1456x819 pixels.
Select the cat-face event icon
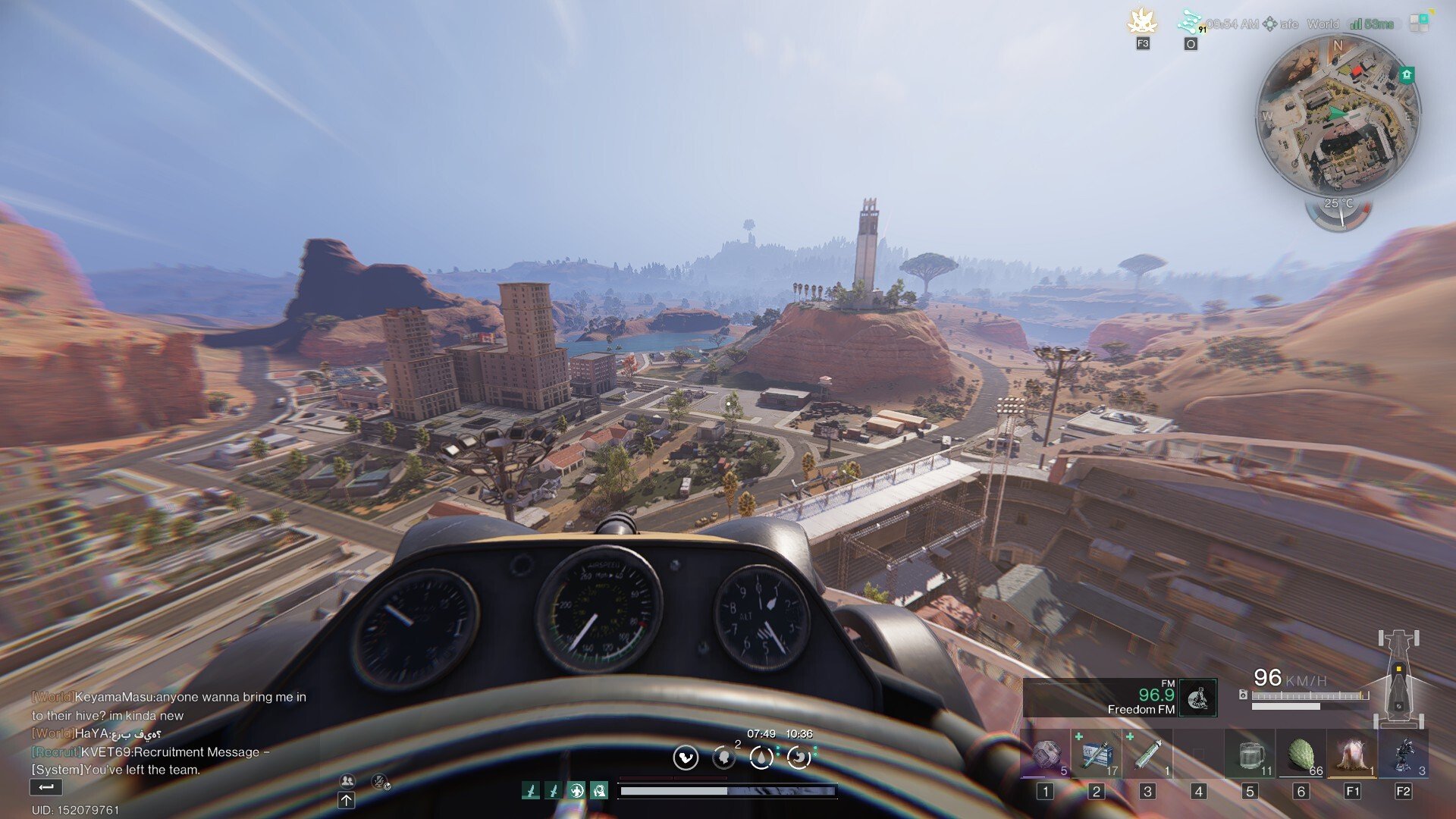(1141, 22)
